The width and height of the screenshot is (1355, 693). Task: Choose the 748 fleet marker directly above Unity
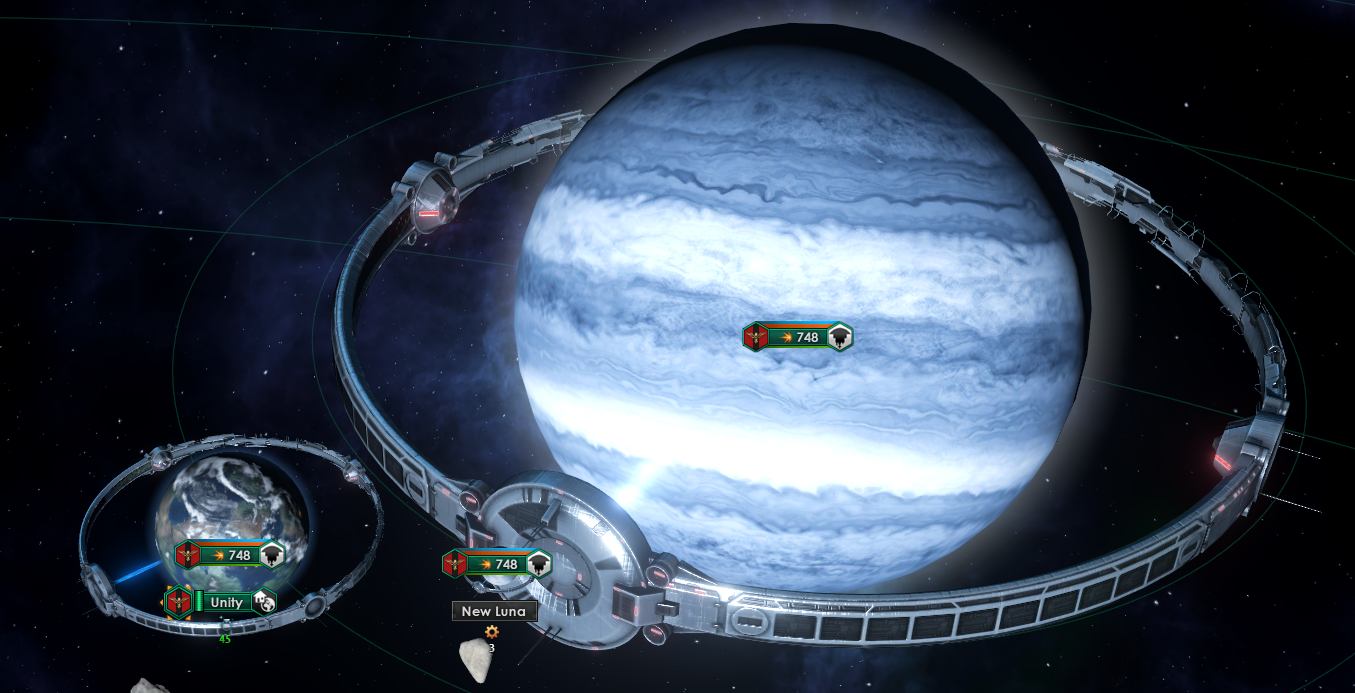(230, 555)
